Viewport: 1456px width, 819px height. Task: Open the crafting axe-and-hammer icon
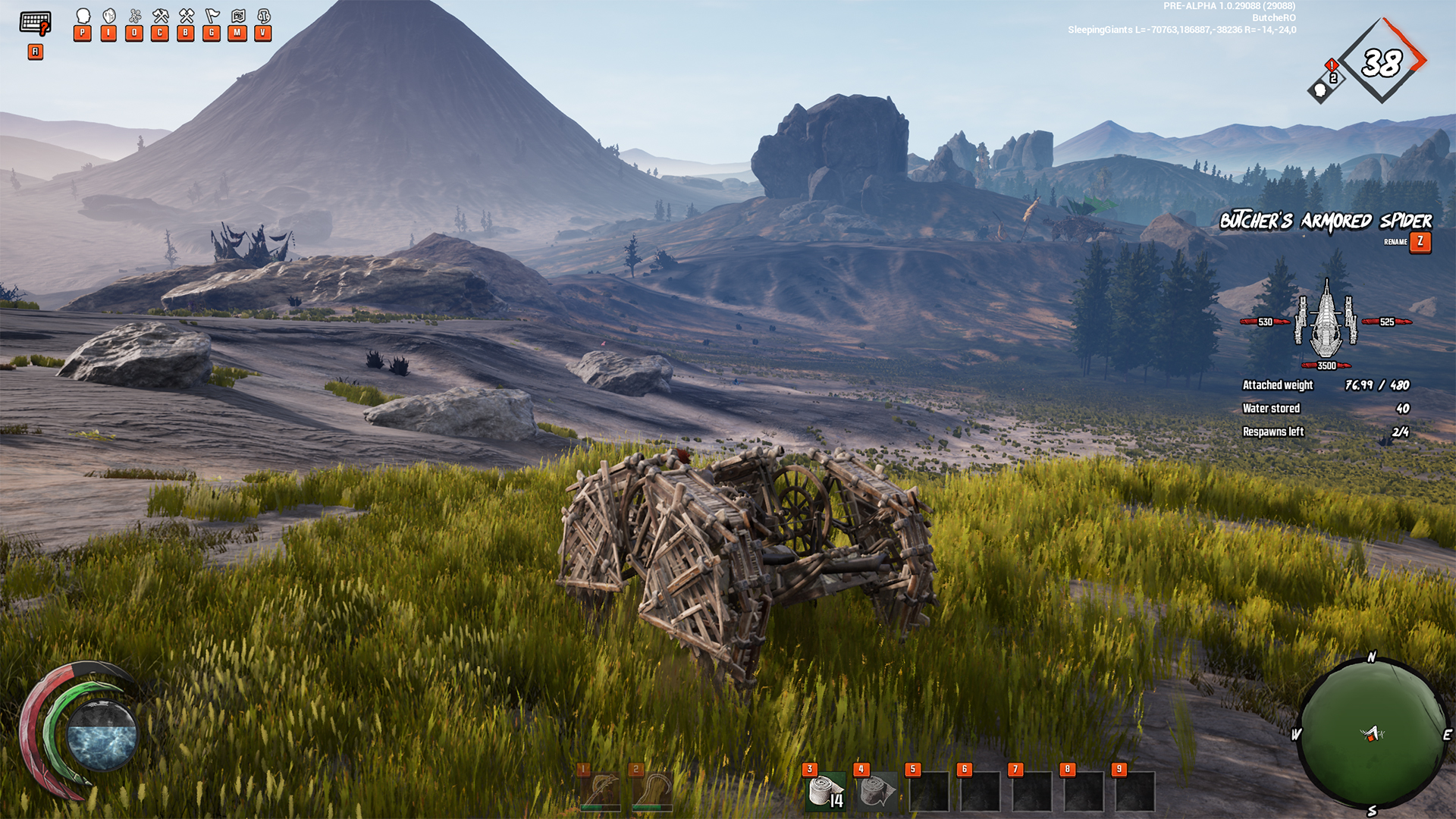pos(160,16)
